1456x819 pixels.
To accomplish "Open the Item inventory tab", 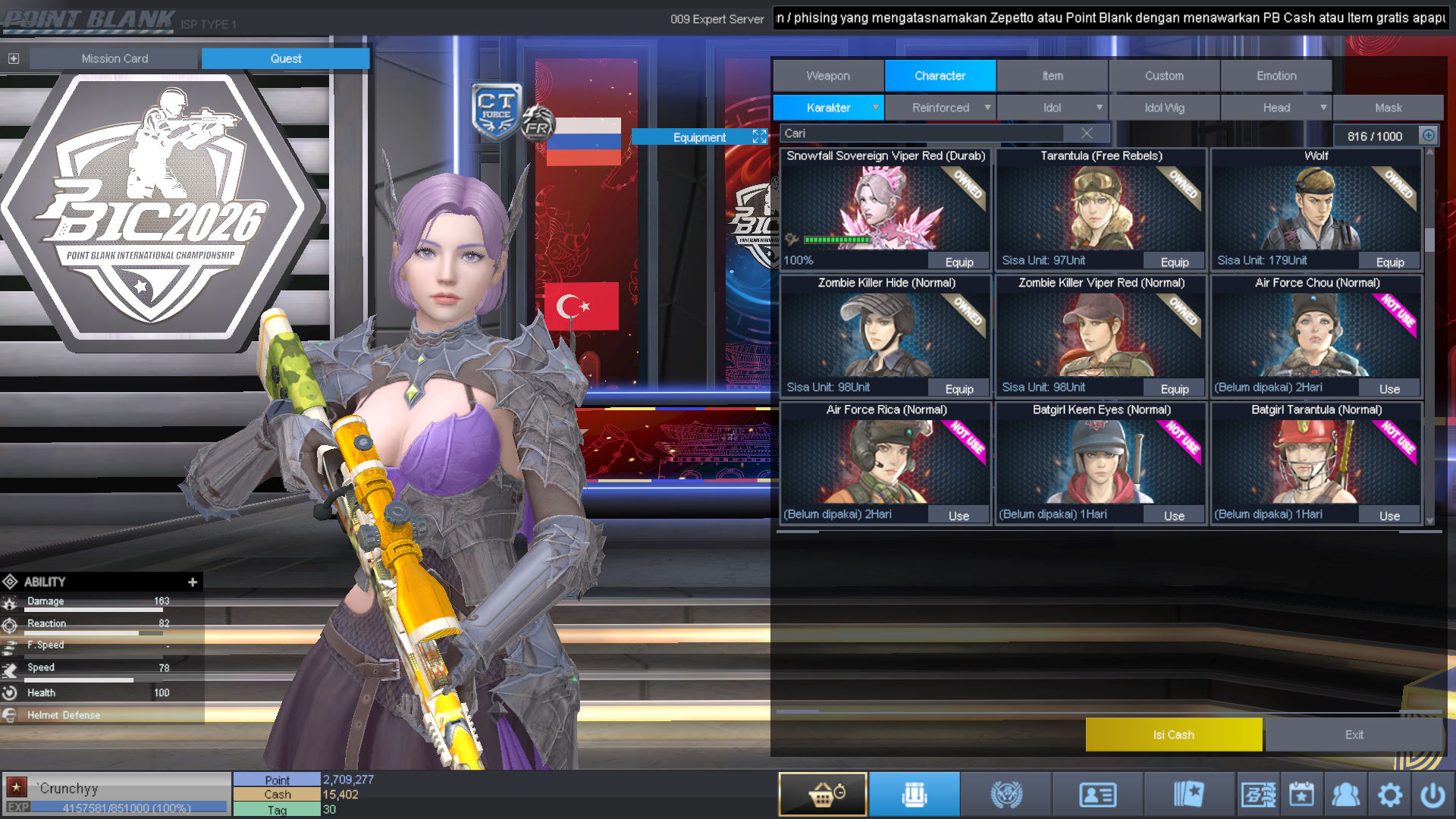I will (x=1052, y=76).
